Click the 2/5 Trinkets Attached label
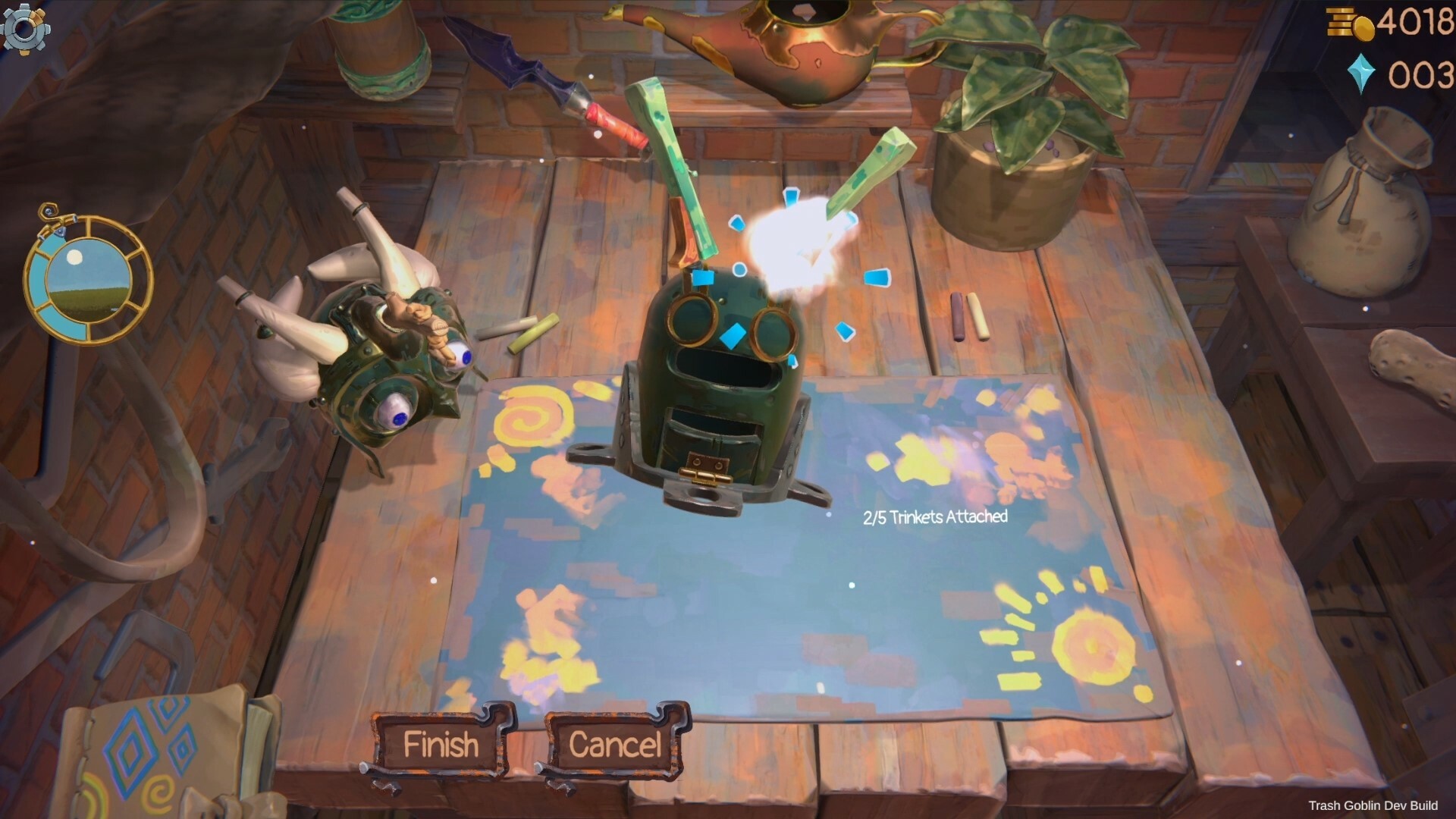Image resolution: width=1456 pixels, height=819 pixels. (x=934, y=519)
